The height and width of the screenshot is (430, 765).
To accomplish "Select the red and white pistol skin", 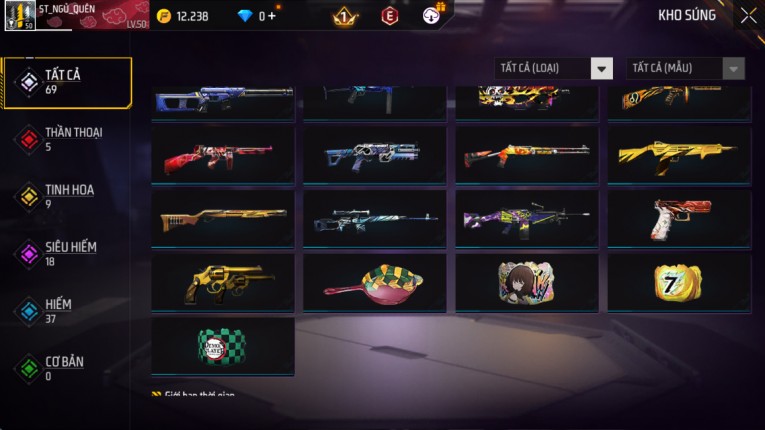I will click(x=679, y=218).
